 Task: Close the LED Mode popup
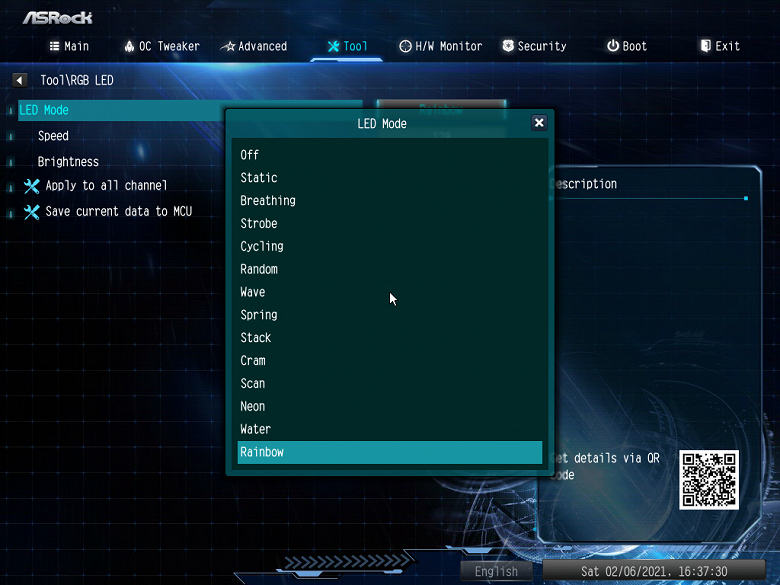(x=539, y=123)
